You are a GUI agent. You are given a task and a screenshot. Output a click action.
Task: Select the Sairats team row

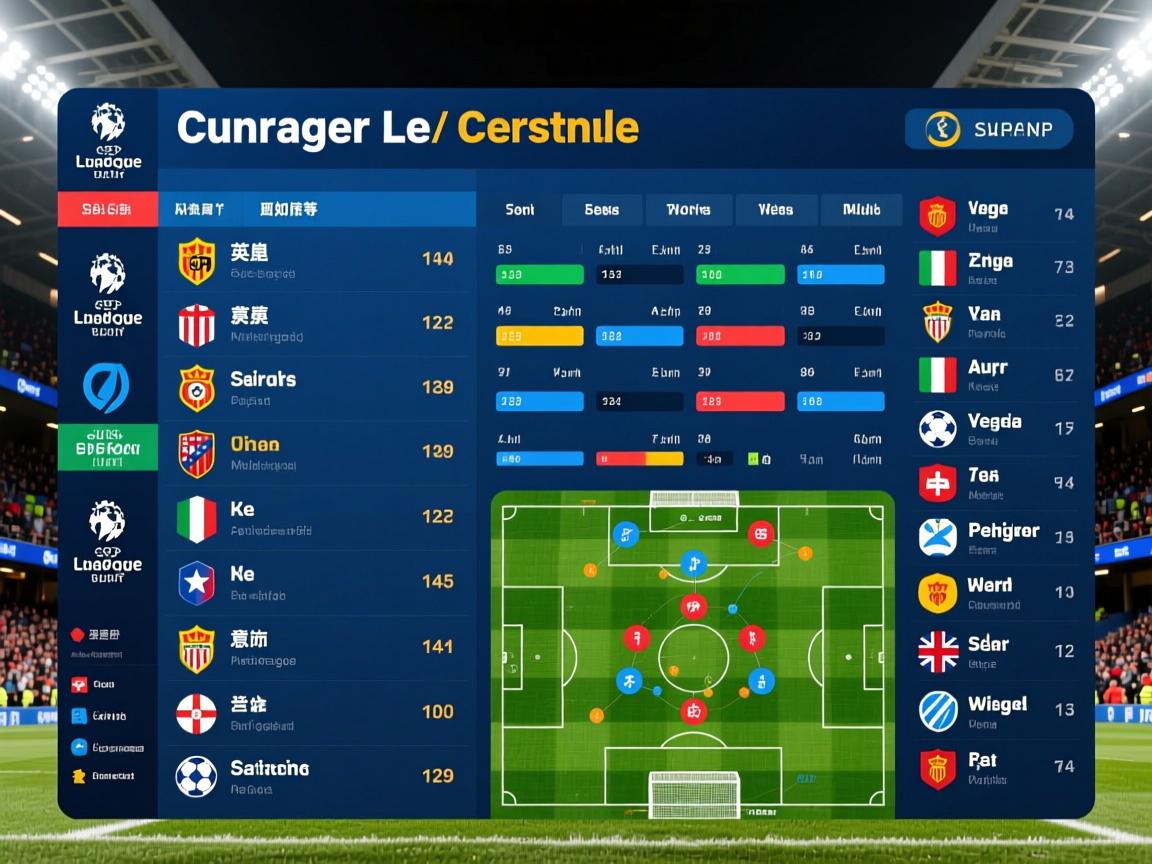tap(316, 388)
